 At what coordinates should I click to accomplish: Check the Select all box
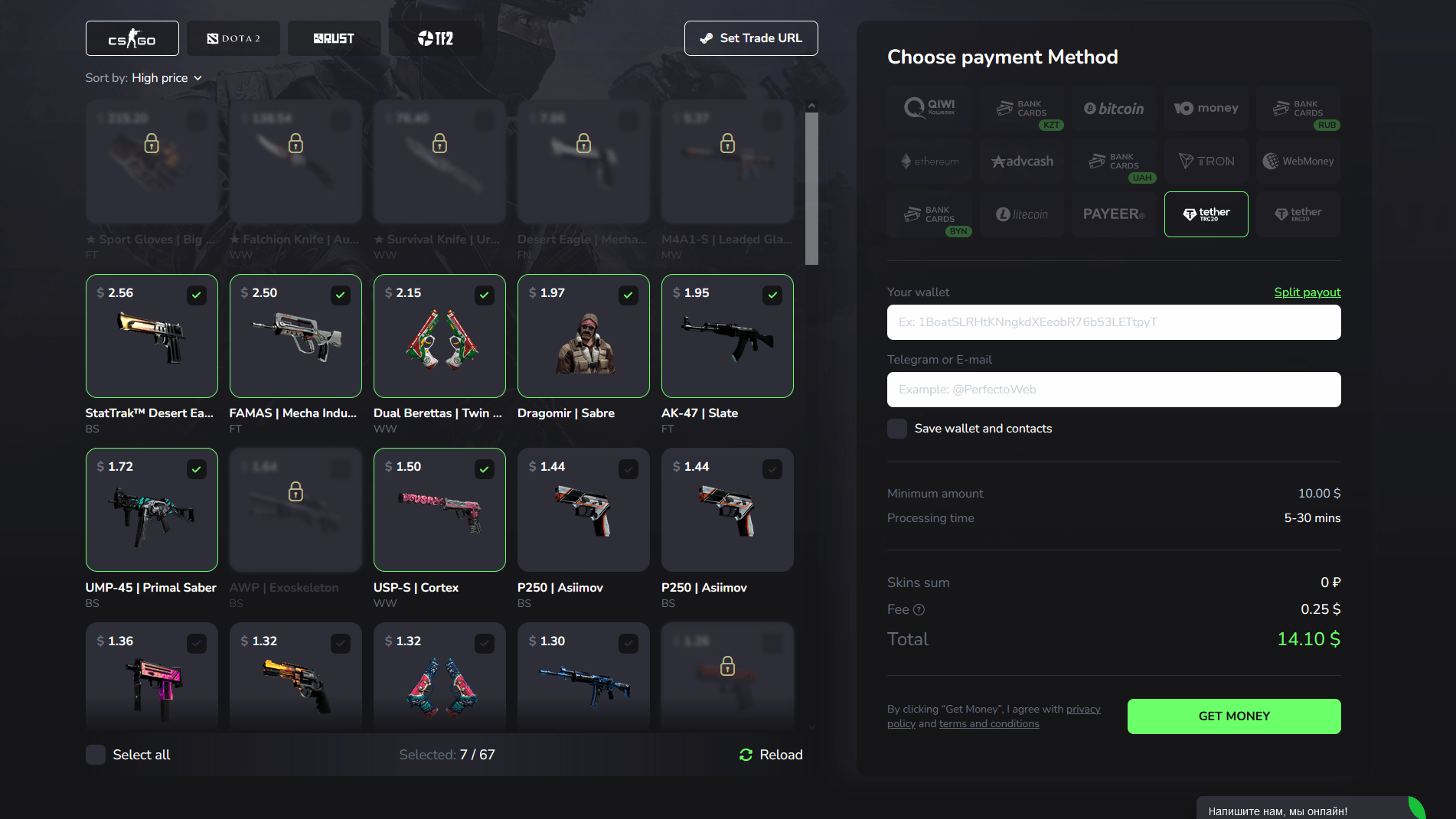(96, 754)
